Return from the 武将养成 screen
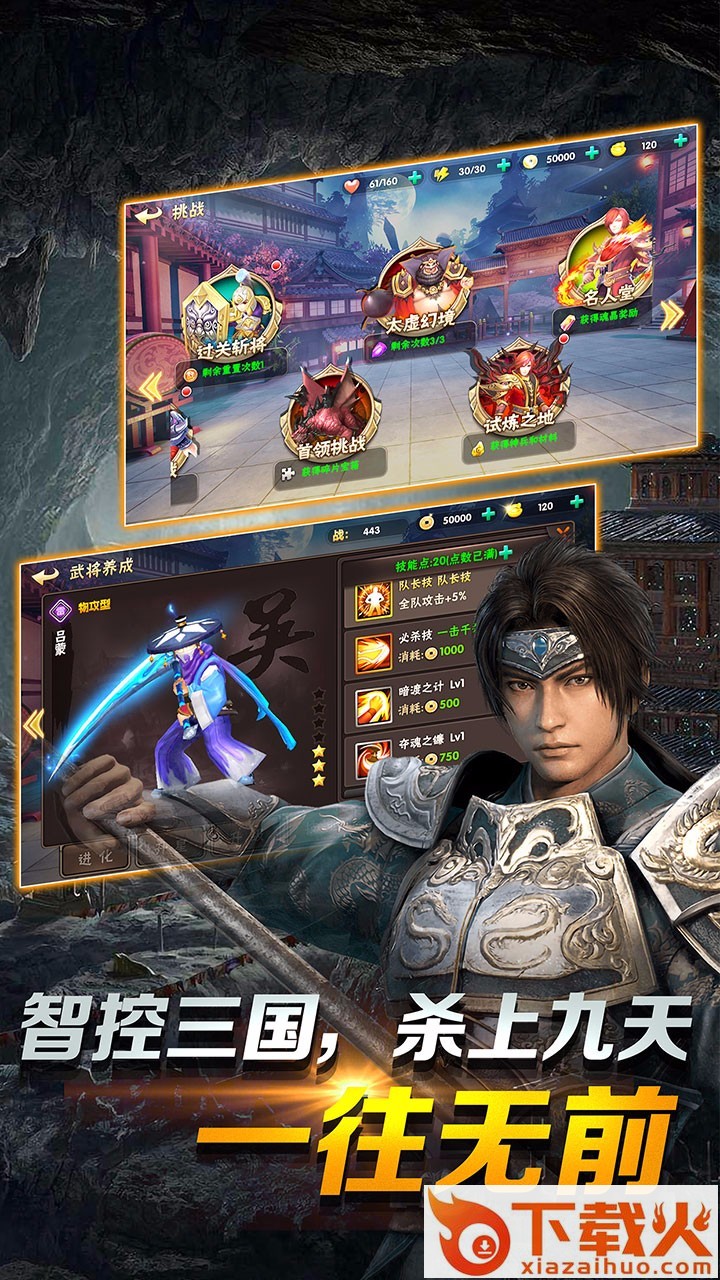This screenshot has width=720, height=1280. tap(45, 575)
